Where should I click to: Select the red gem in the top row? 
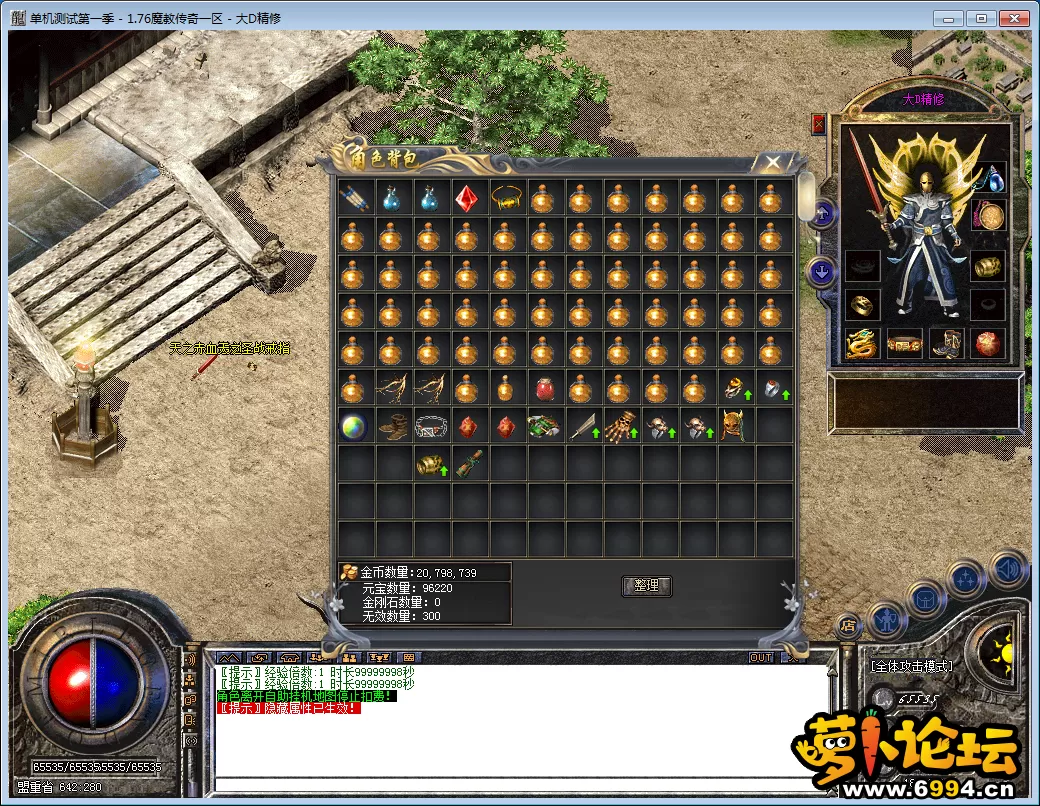tap(466, 197)
